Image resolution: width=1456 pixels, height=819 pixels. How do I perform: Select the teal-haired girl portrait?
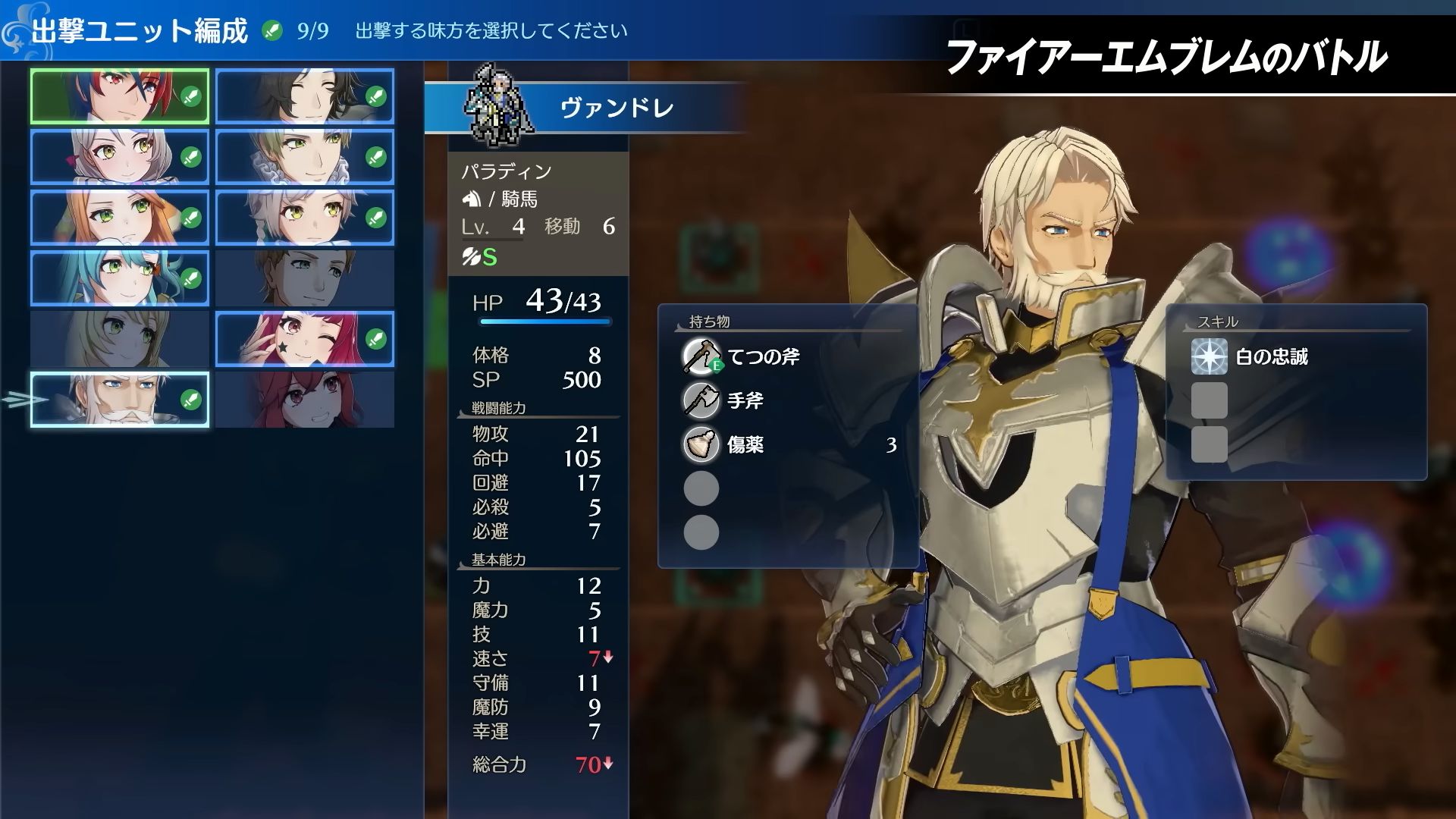[x=120, y=278]
